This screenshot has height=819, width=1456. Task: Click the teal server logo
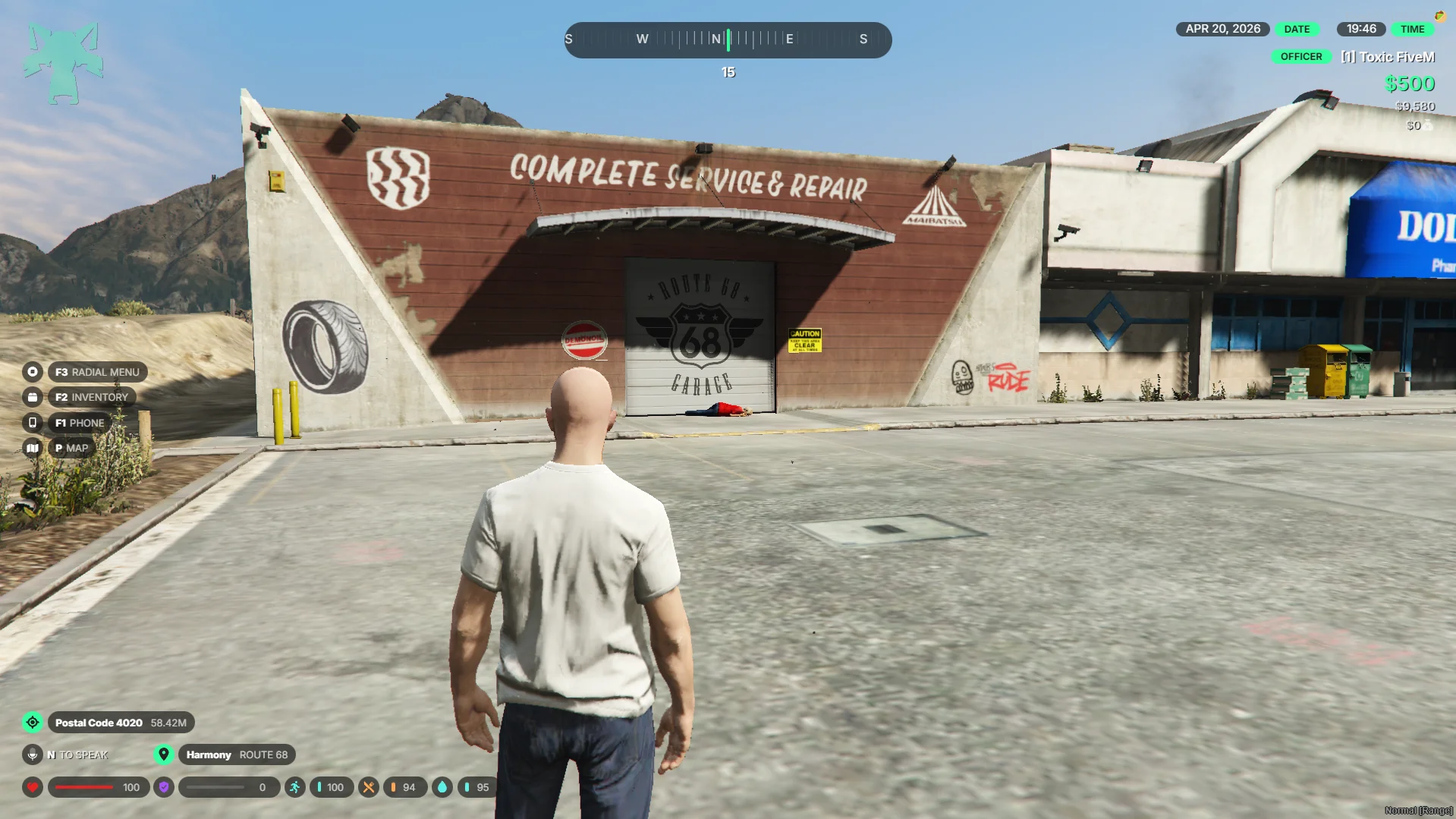coord(62,64)
